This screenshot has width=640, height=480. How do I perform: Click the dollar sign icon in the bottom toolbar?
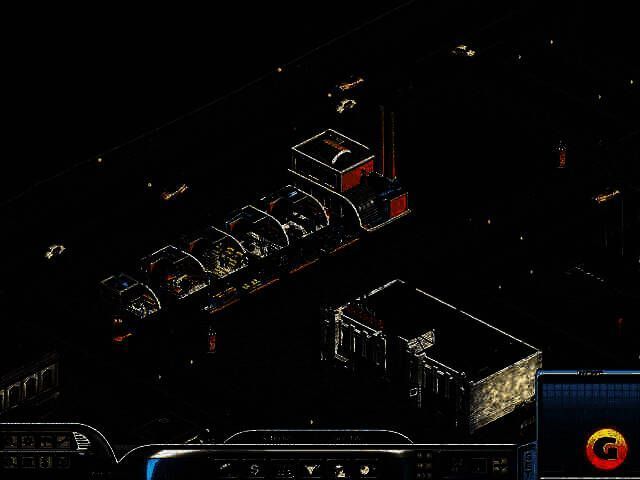click(255, 468)
